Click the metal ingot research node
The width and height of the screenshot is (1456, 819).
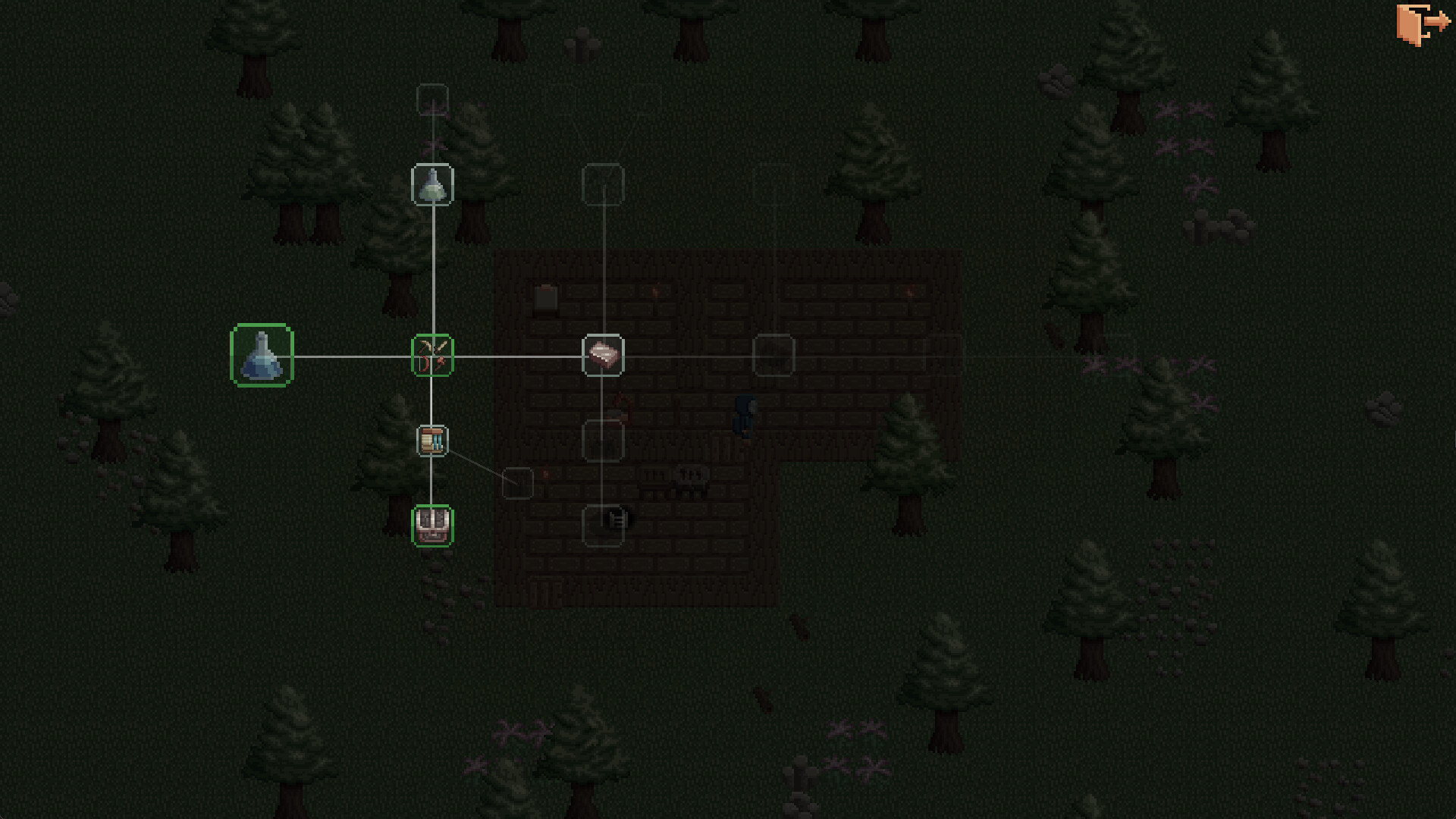tap(603, 355)
